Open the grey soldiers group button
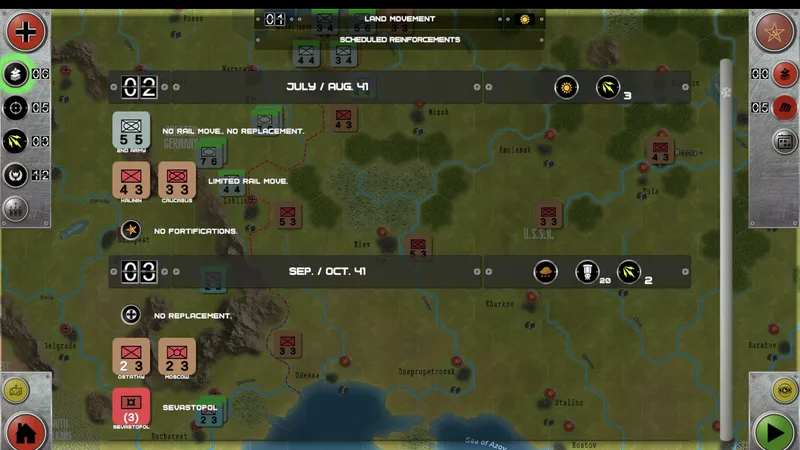The width and height of the screenshot is (800, 450). [17, 208]
